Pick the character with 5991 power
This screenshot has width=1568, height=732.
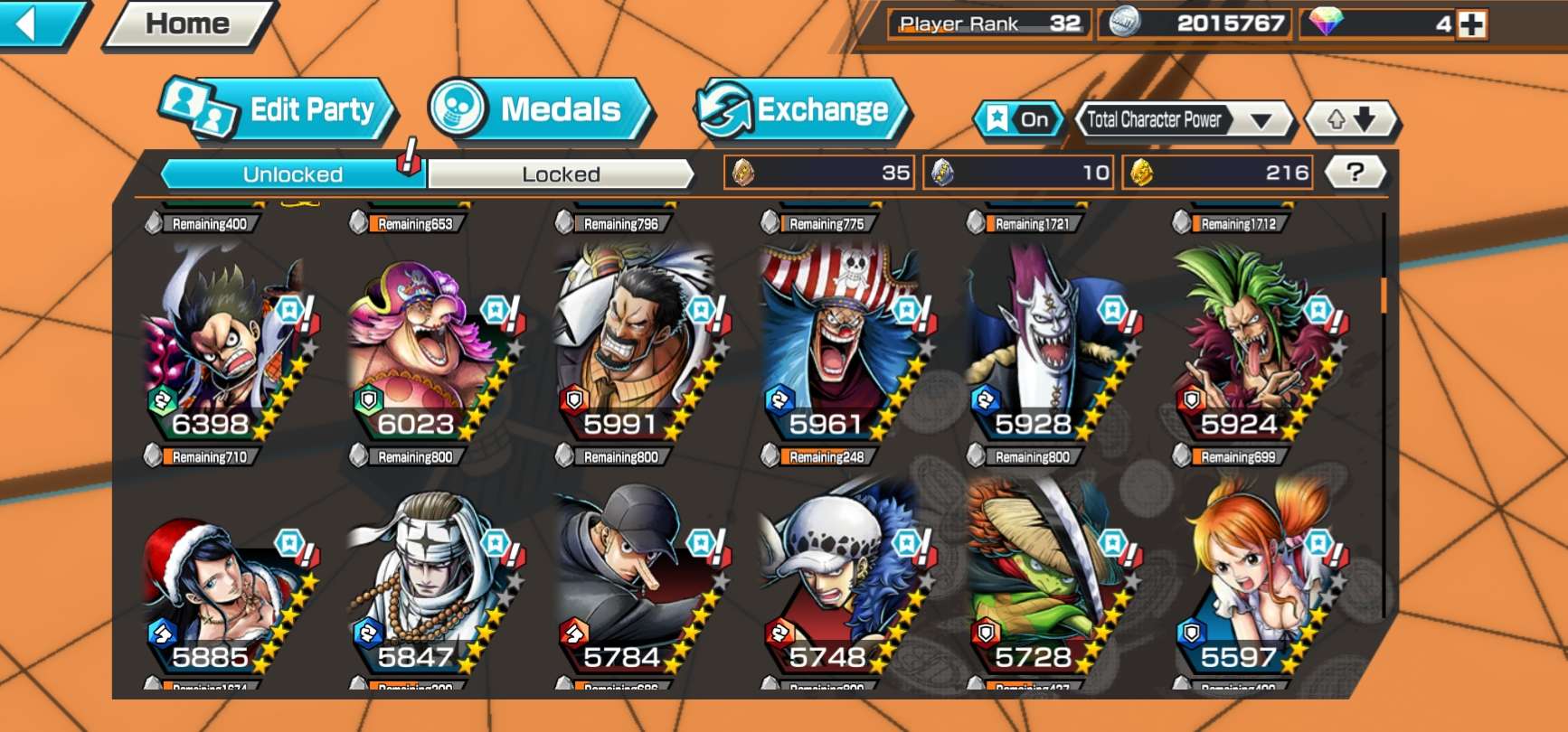[636, 343]
